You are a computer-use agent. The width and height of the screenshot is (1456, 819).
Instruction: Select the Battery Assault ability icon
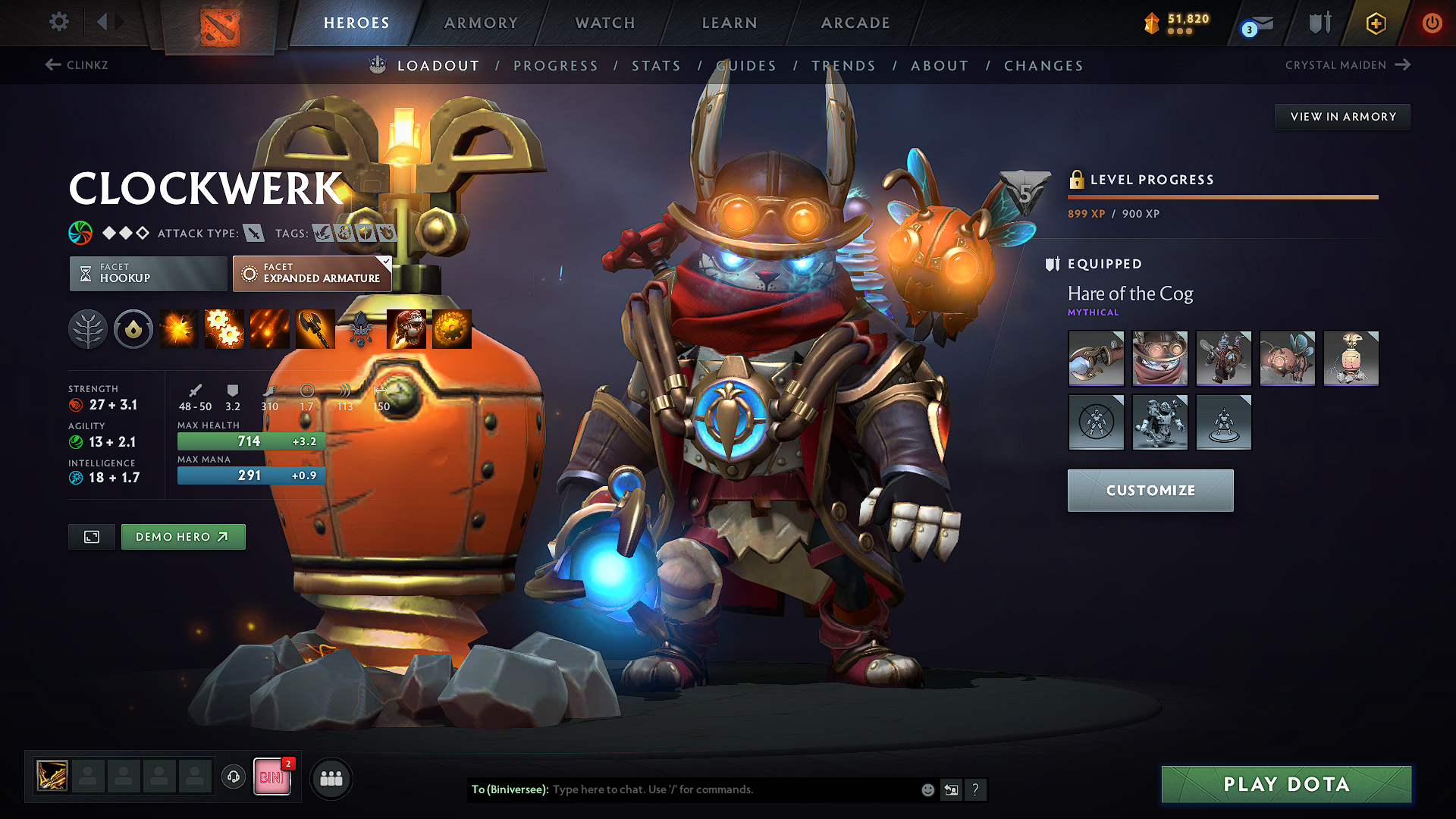tap(178, 328)
